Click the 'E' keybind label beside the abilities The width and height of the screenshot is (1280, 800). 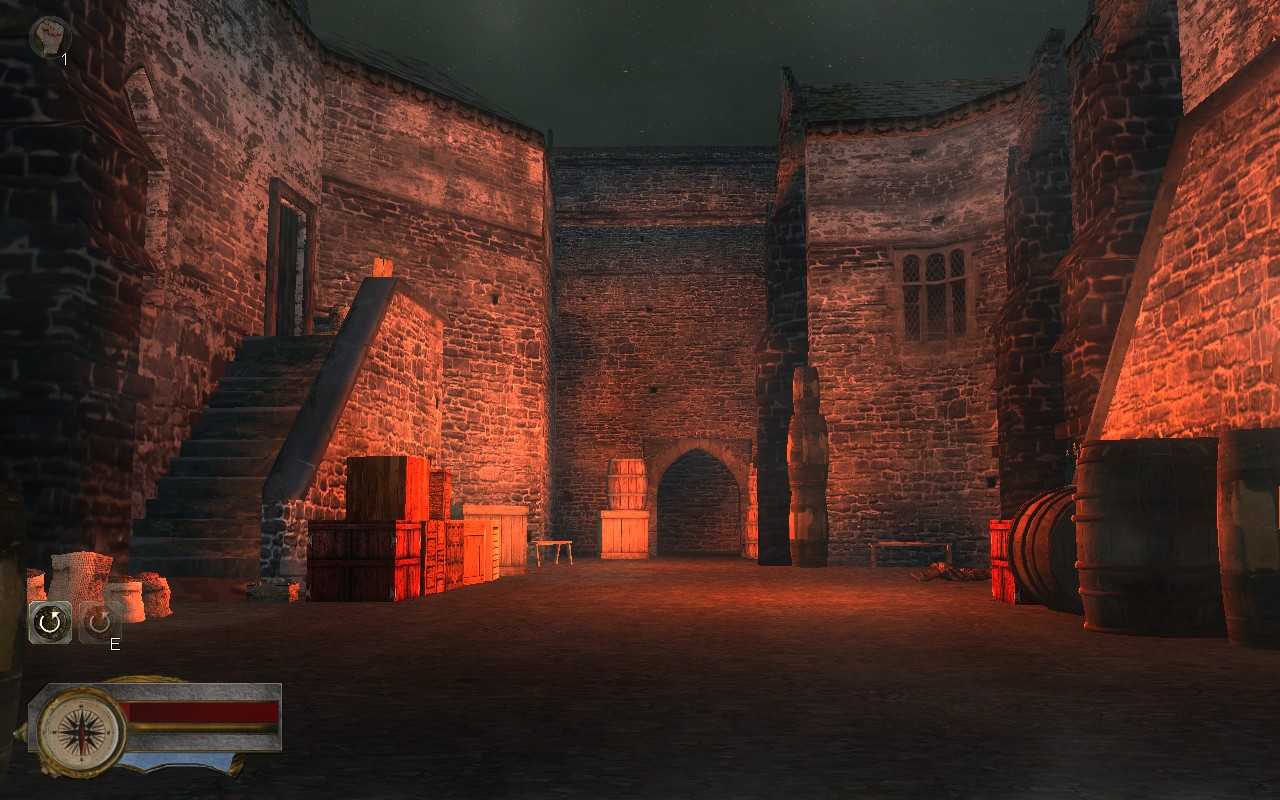[x=115, y=644]
